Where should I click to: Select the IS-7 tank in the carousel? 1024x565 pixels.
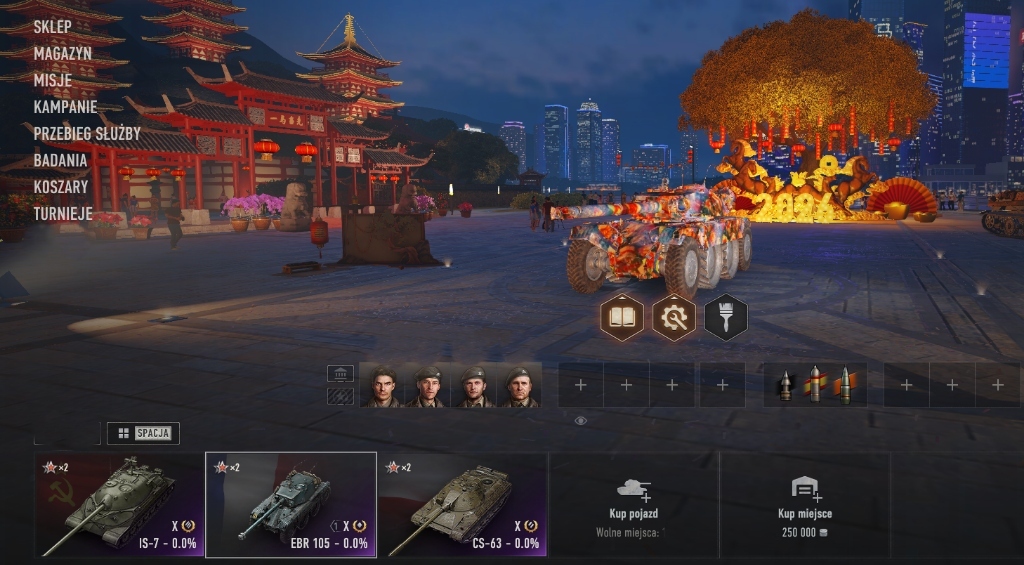tap(119, 505)
